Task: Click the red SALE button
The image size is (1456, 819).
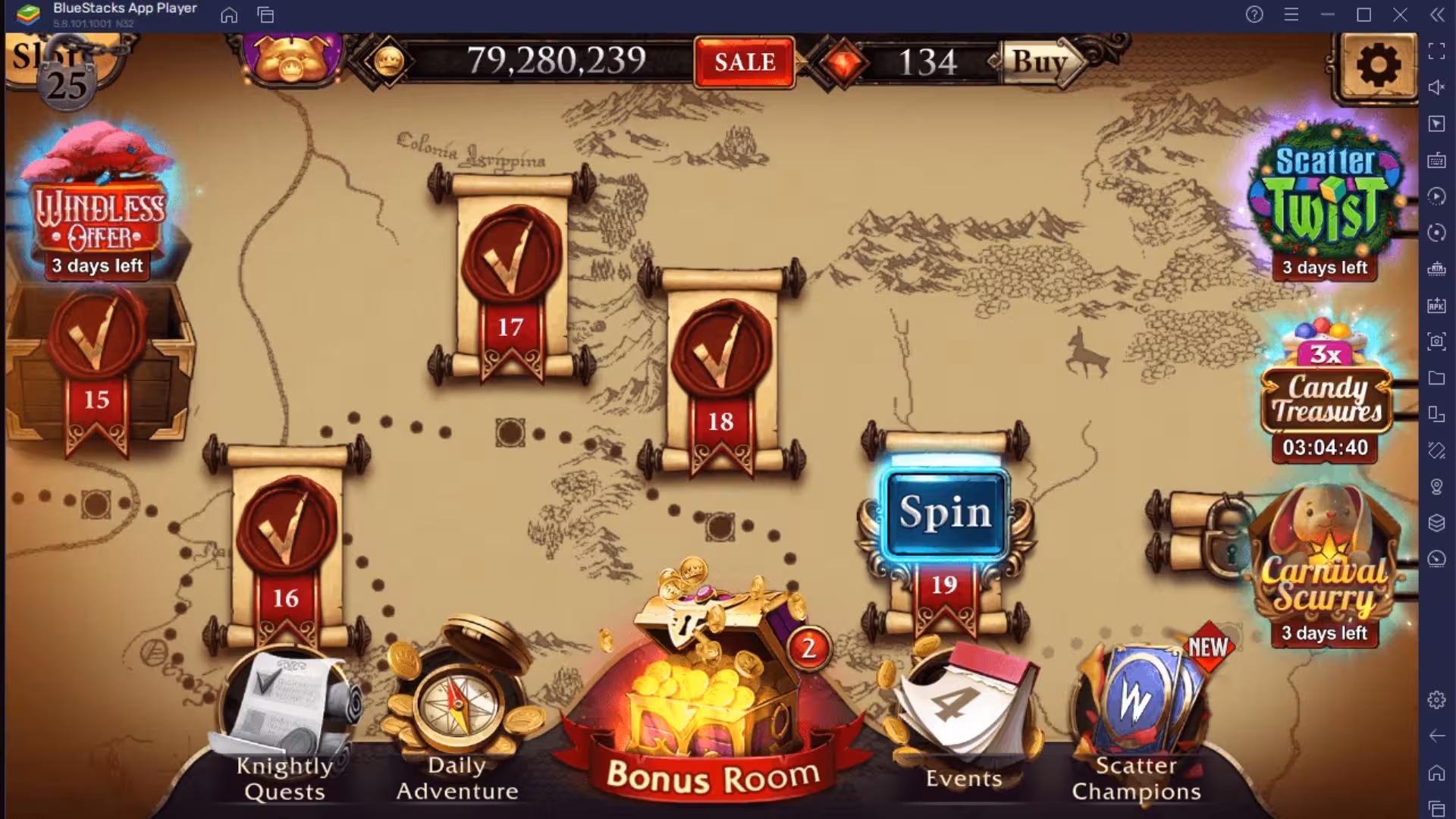Action: (x=742, y=64)
